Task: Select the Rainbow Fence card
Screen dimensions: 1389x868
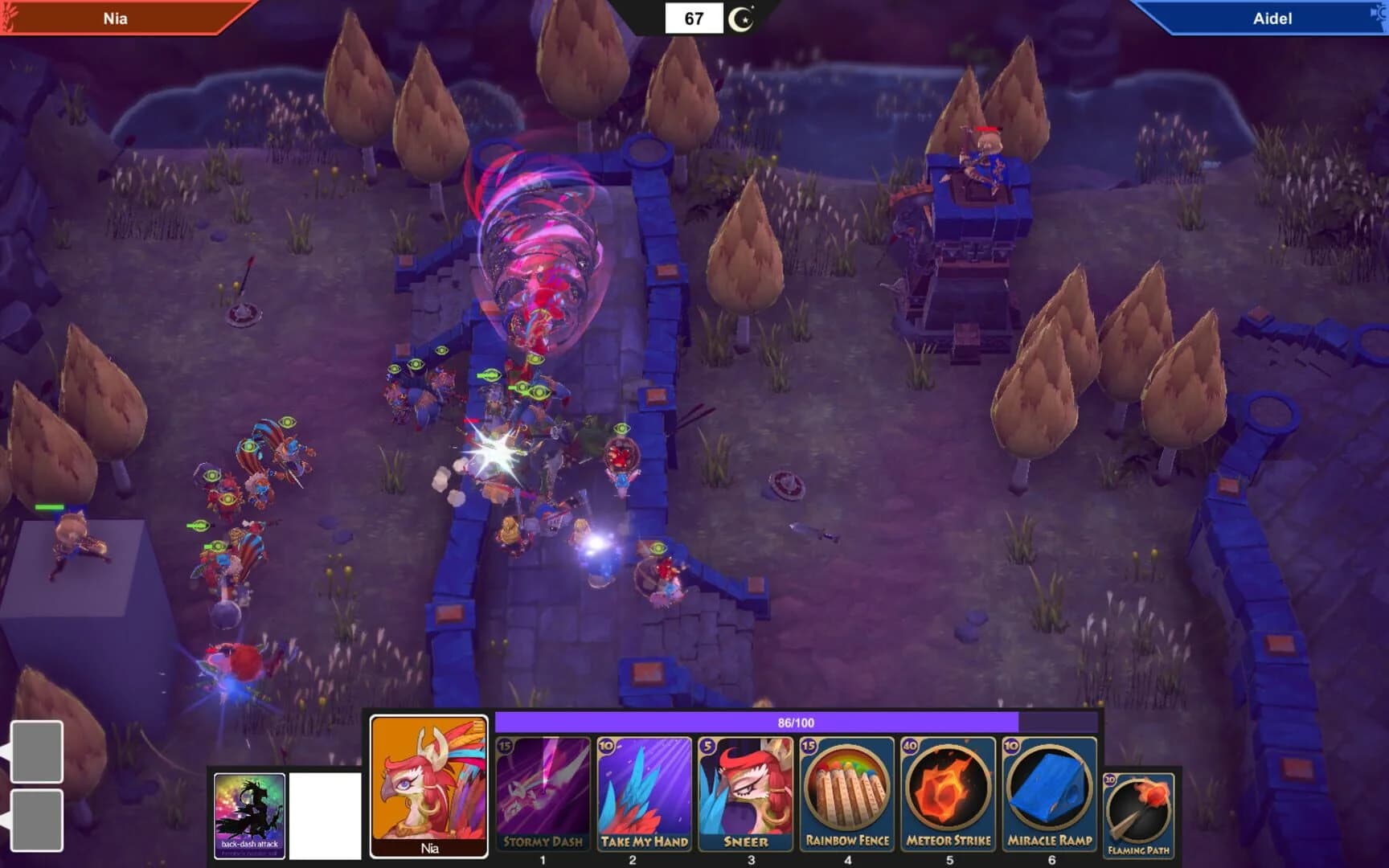Action: click(x=848, y=796)
